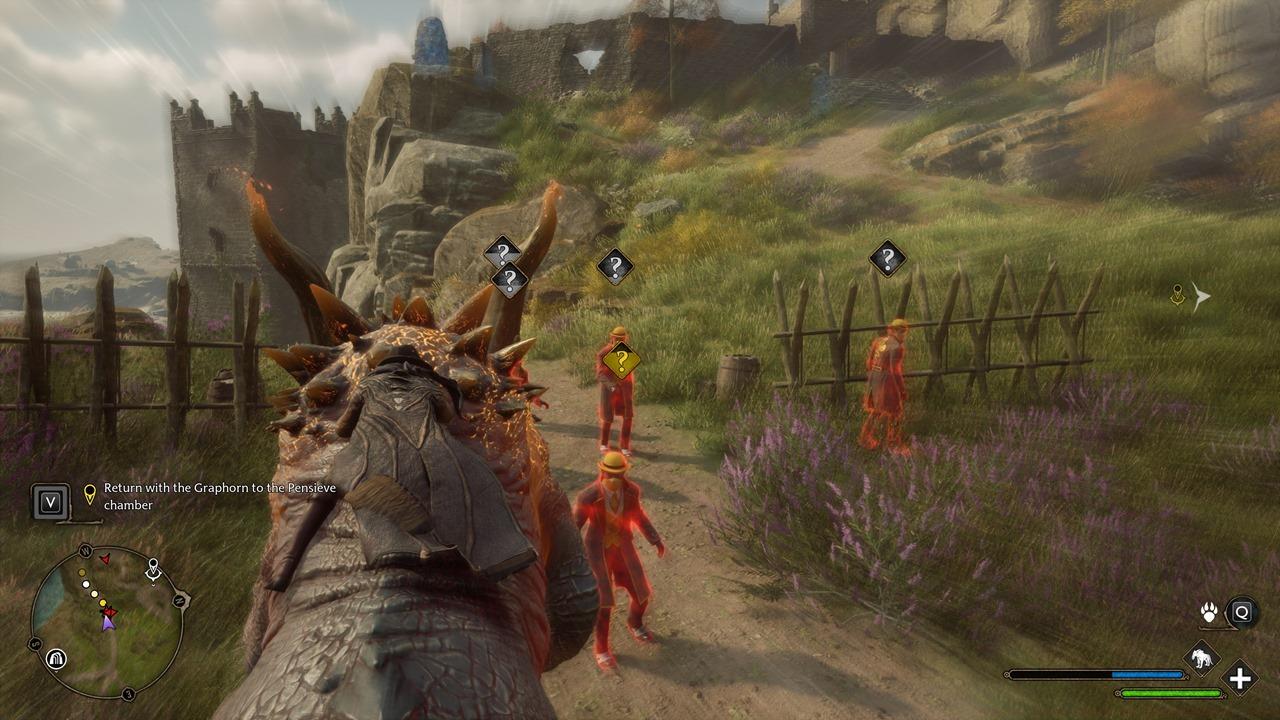
Task: Click the waypoint arrow at the right screen edge
Action: pos(1201,295)
